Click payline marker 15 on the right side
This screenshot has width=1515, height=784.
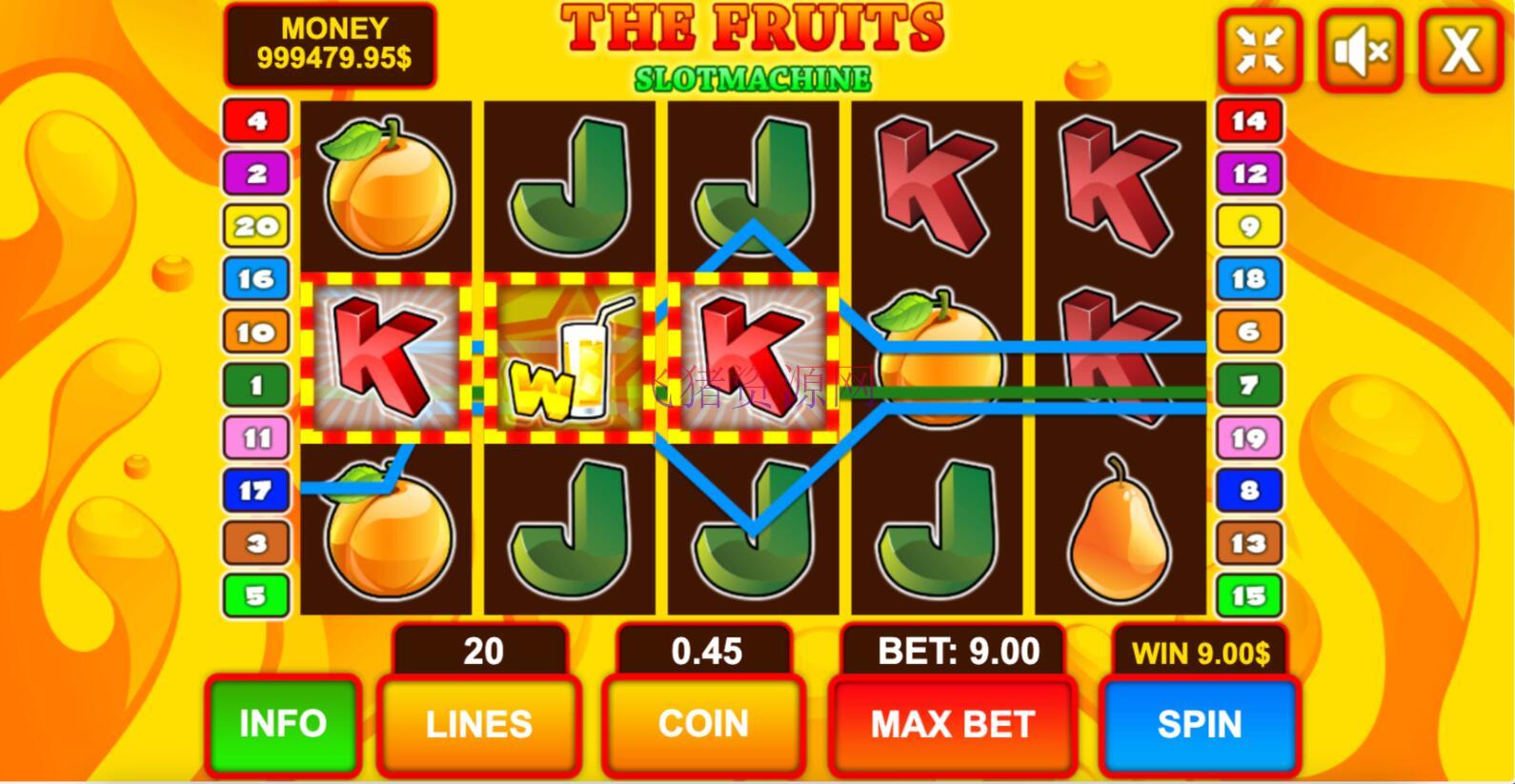tap(1248, 593)
